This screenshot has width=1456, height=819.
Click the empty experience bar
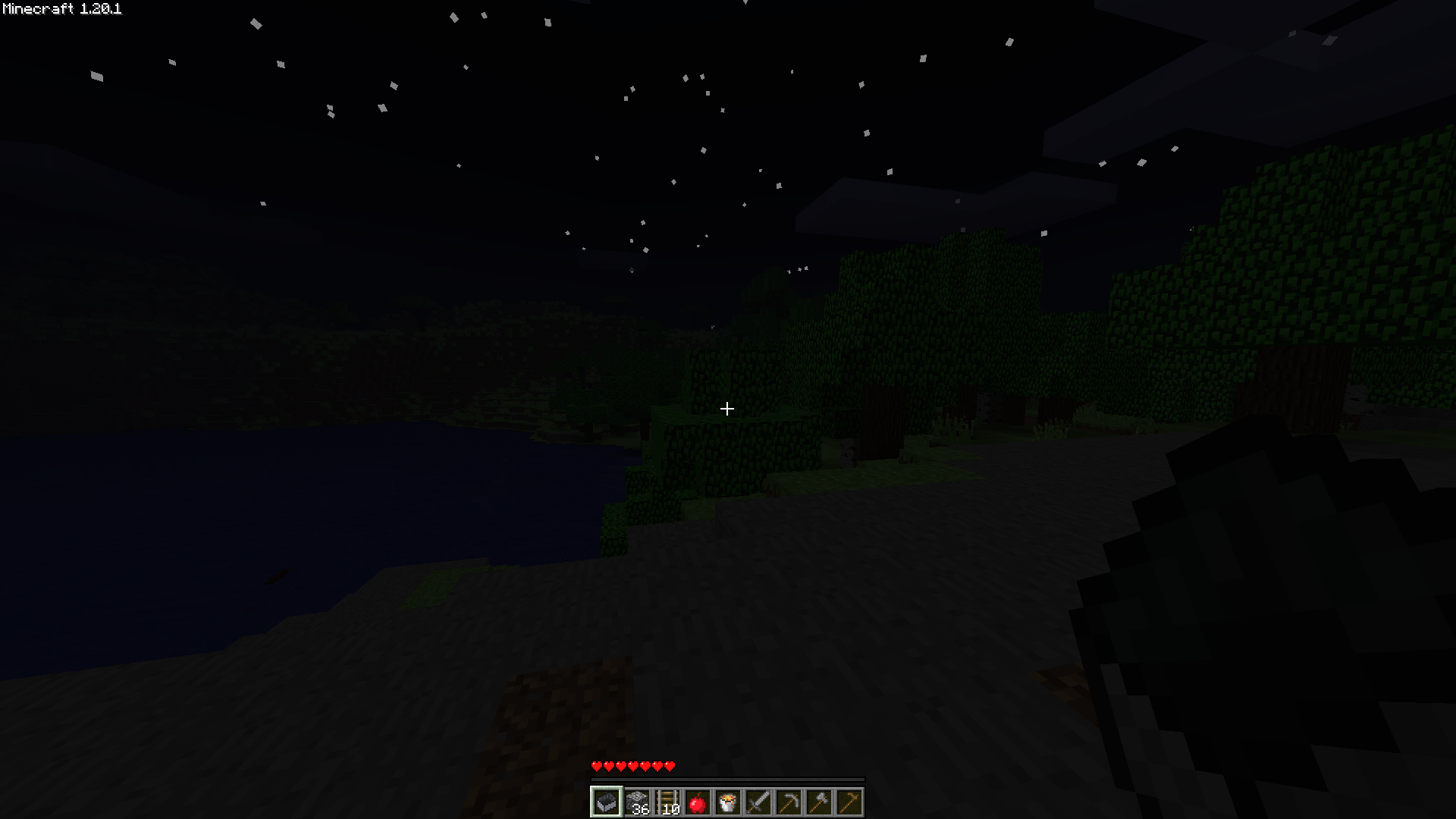pyautogui.click(x=728, y=780)
